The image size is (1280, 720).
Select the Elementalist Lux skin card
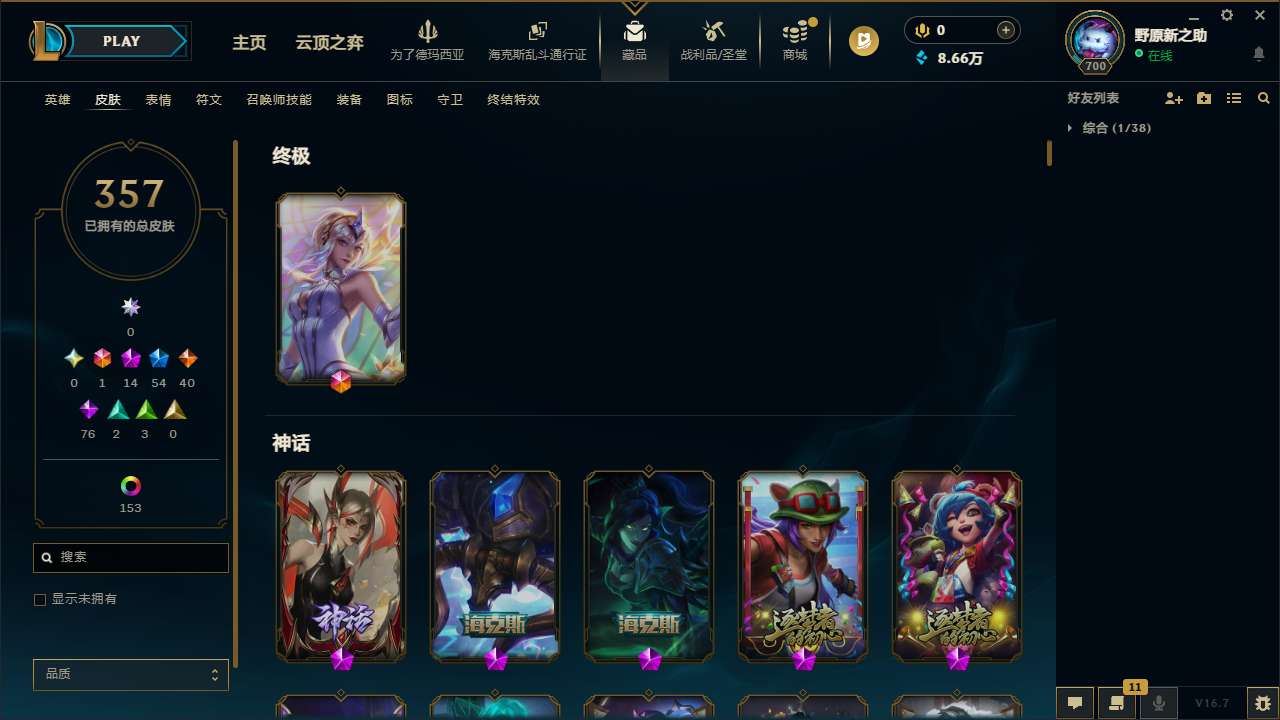point(341,288)
